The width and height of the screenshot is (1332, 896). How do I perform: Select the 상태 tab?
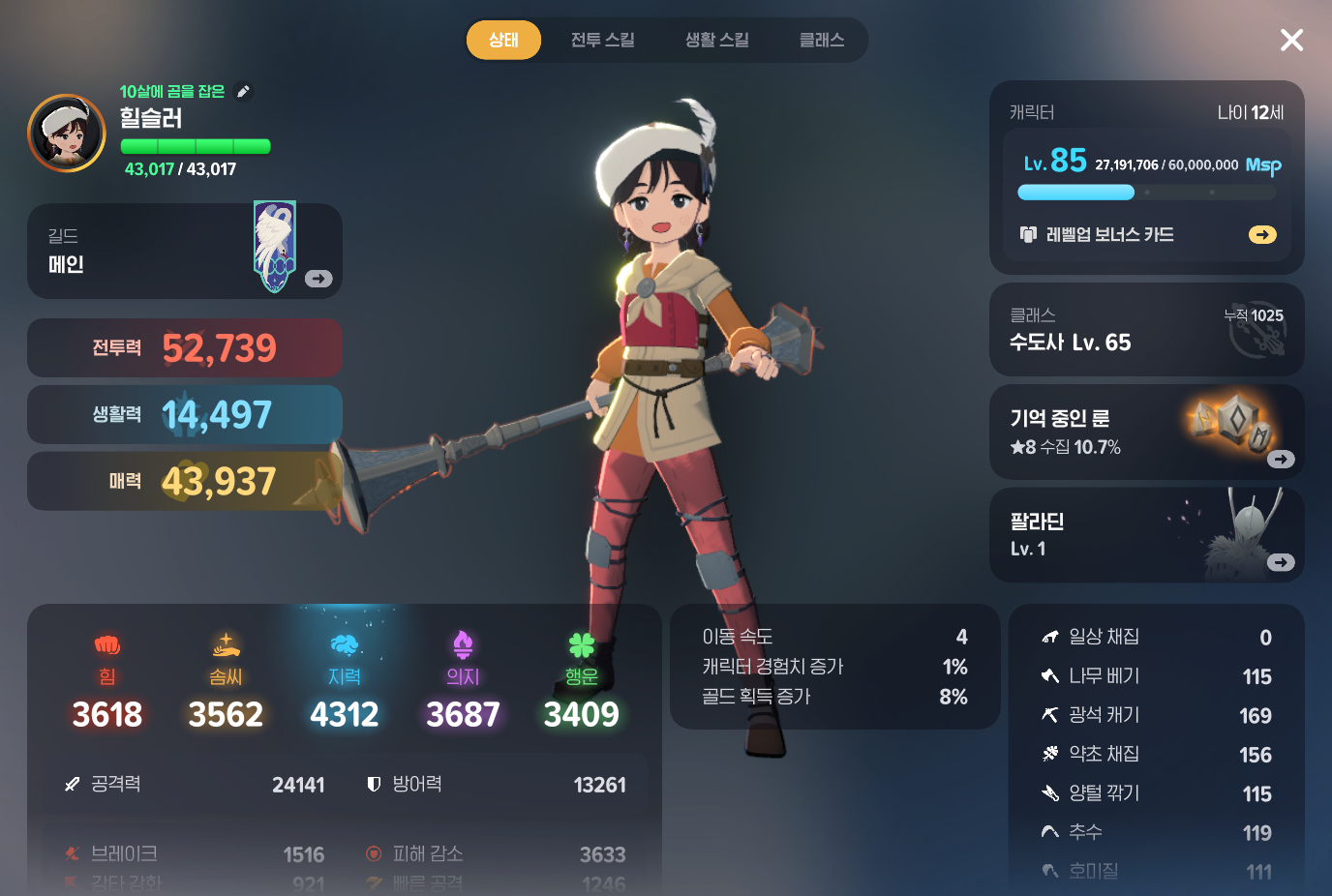tap(503, 40)
